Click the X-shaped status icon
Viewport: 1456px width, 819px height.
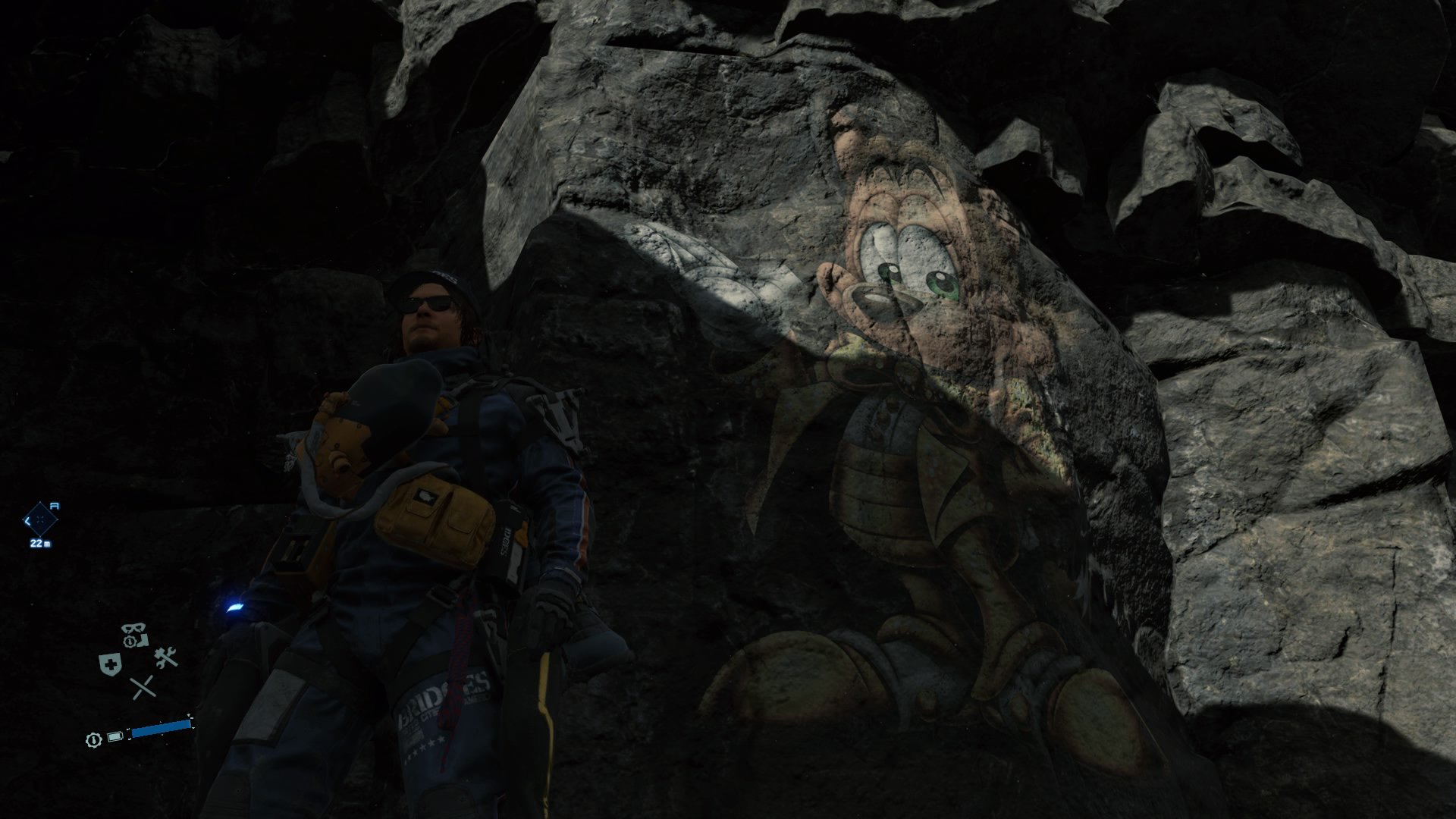(x=142, y=688)
